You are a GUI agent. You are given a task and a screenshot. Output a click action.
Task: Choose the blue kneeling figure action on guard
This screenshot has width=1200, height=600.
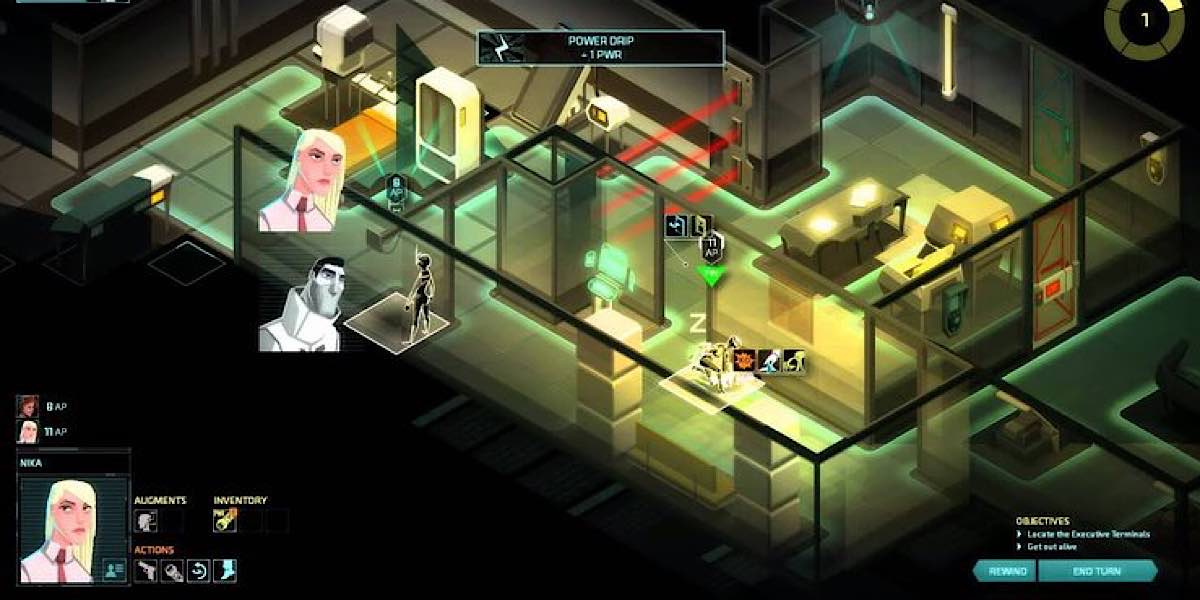[768, 361]
